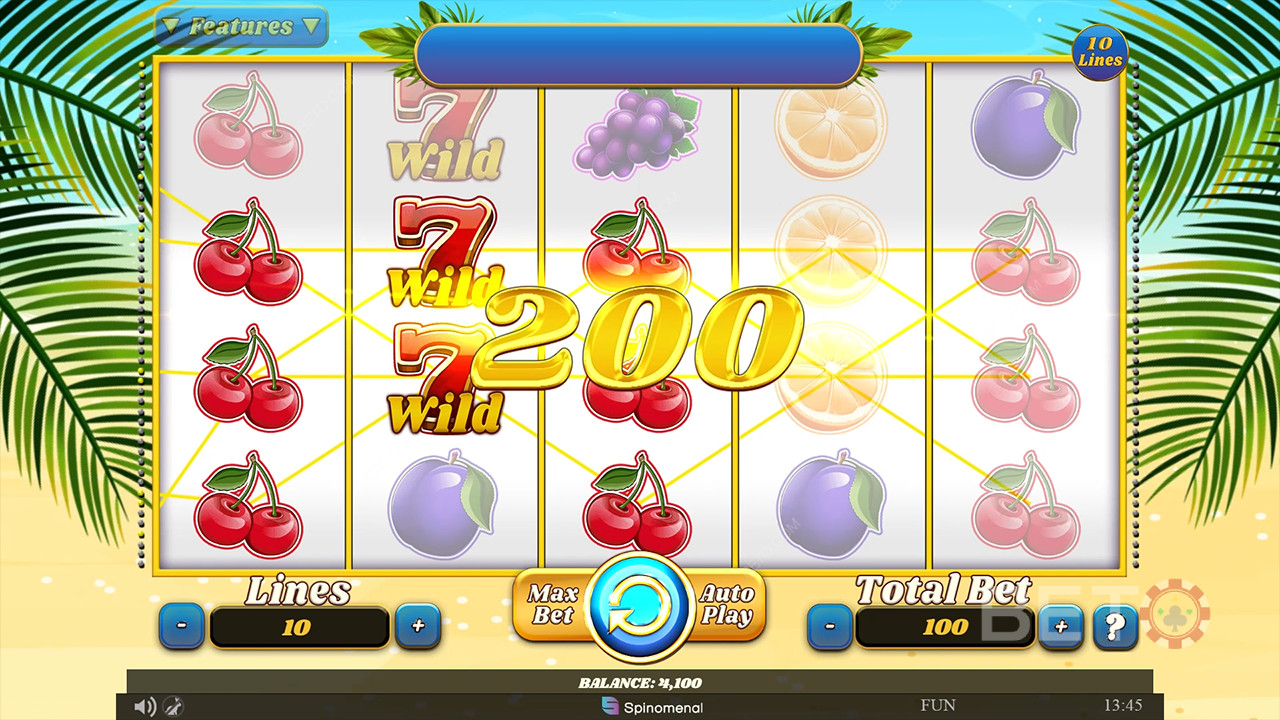
Task: Lower the Total Bet amount
Action: click(x=830, y=627)
